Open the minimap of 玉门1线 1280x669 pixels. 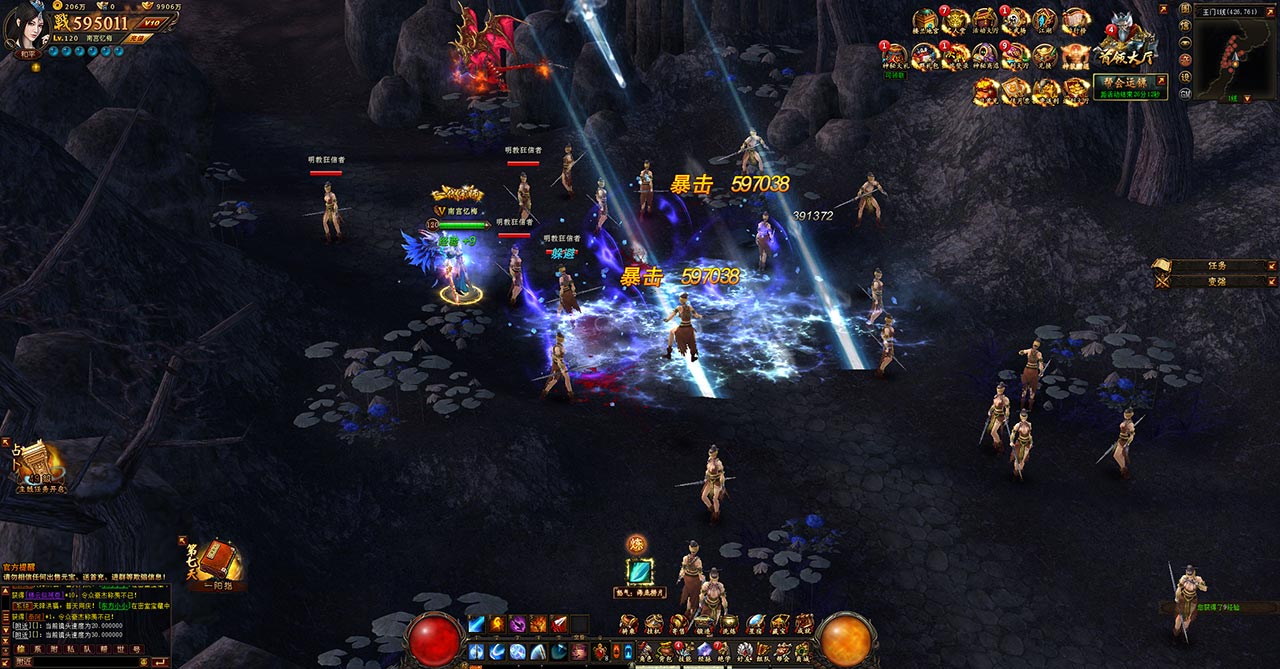coord(1231,59)
